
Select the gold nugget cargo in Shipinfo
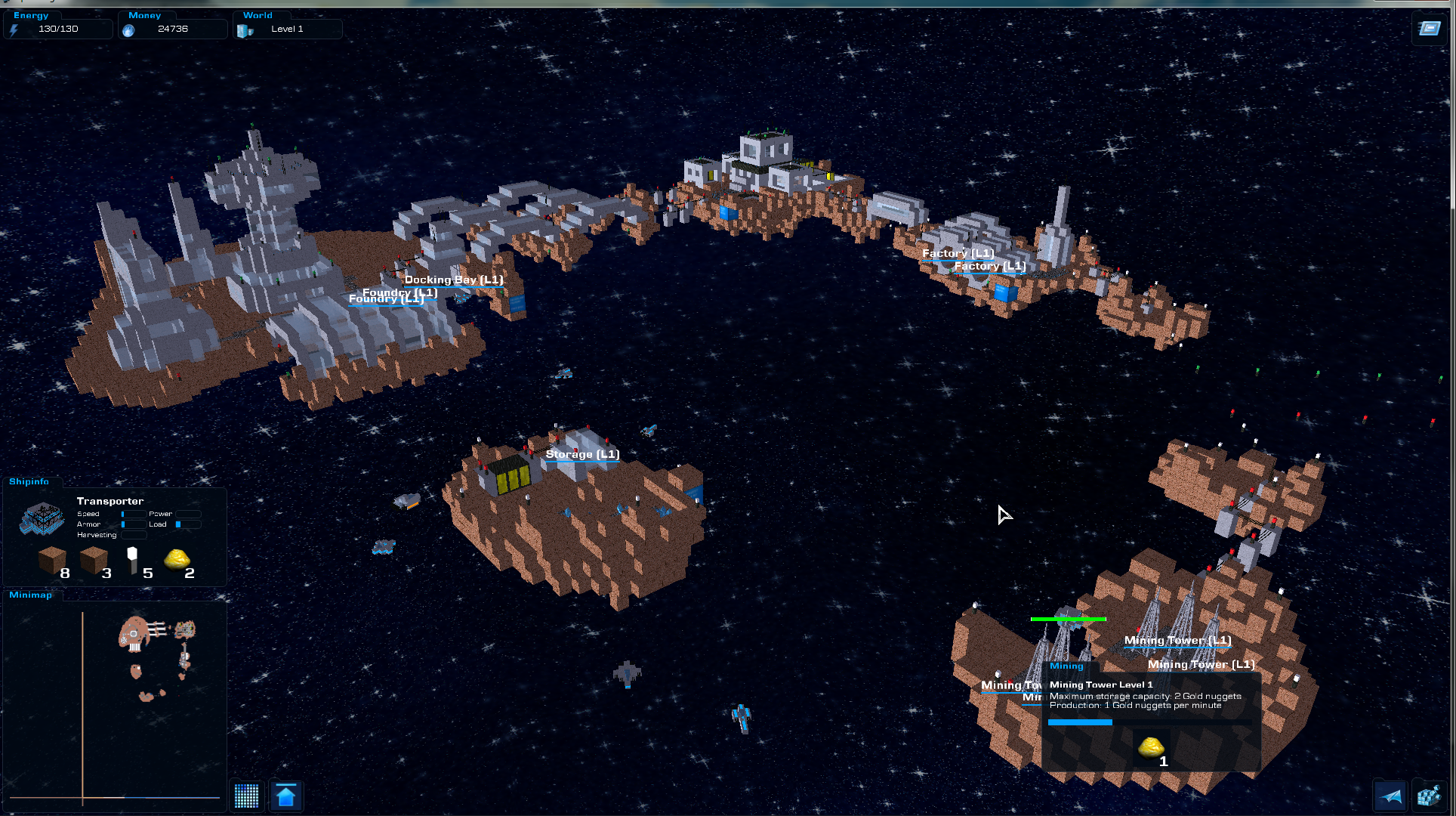click(177, 560)
